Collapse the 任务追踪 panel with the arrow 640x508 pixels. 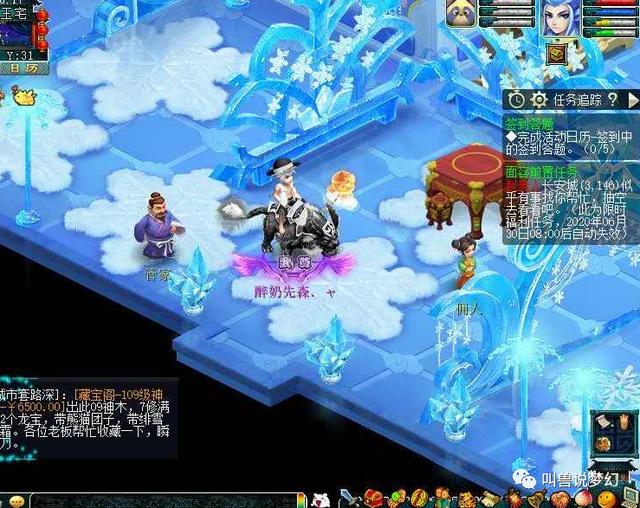click(632, 99)
